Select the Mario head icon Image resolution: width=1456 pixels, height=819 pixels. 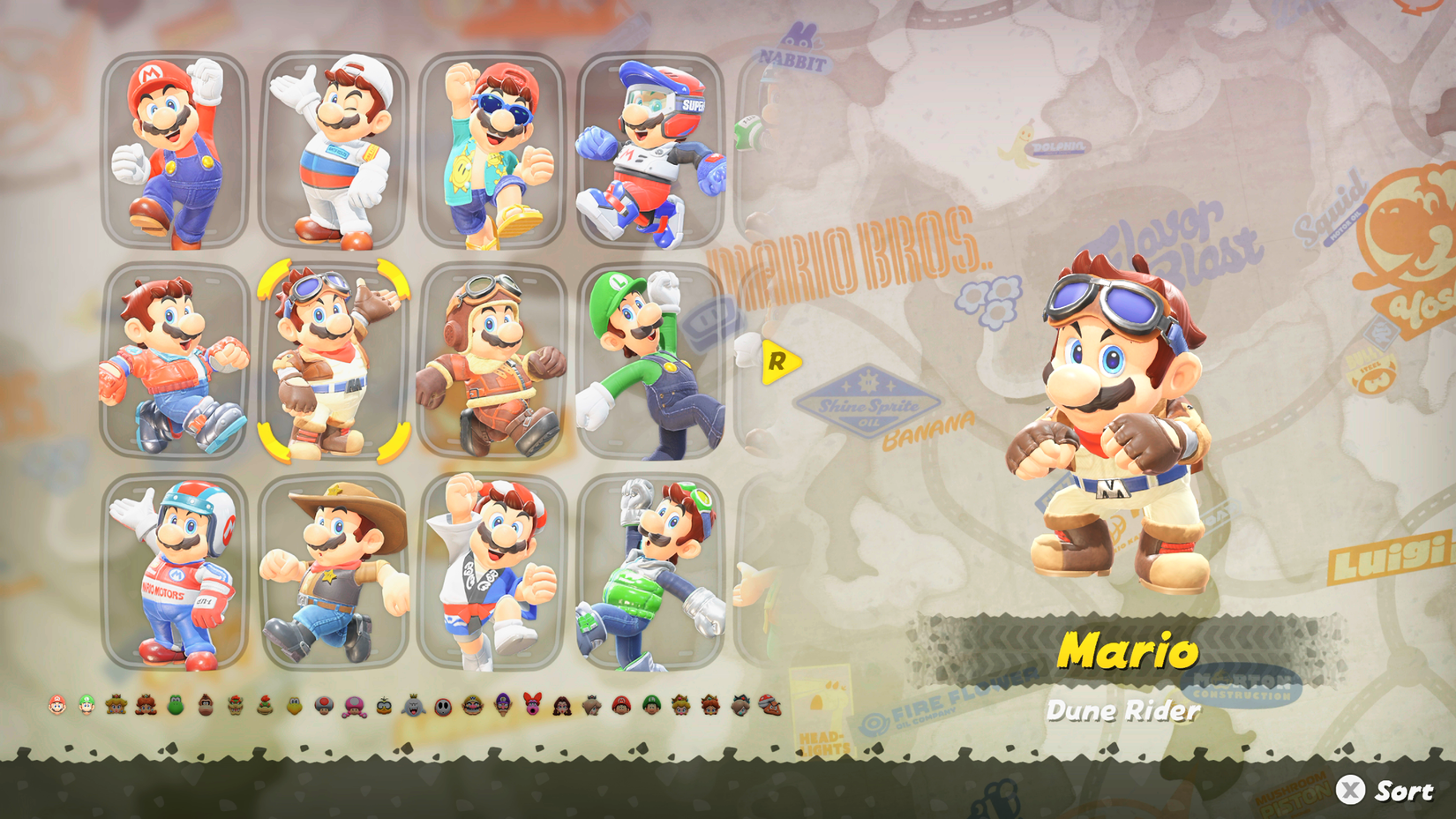57,708
